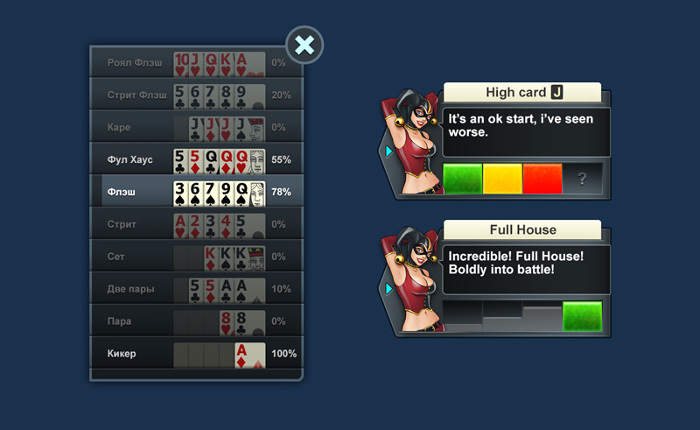This screenshot has width=700, height=430.
Task: Choose the Пара hand row
Action: (195, 321)
